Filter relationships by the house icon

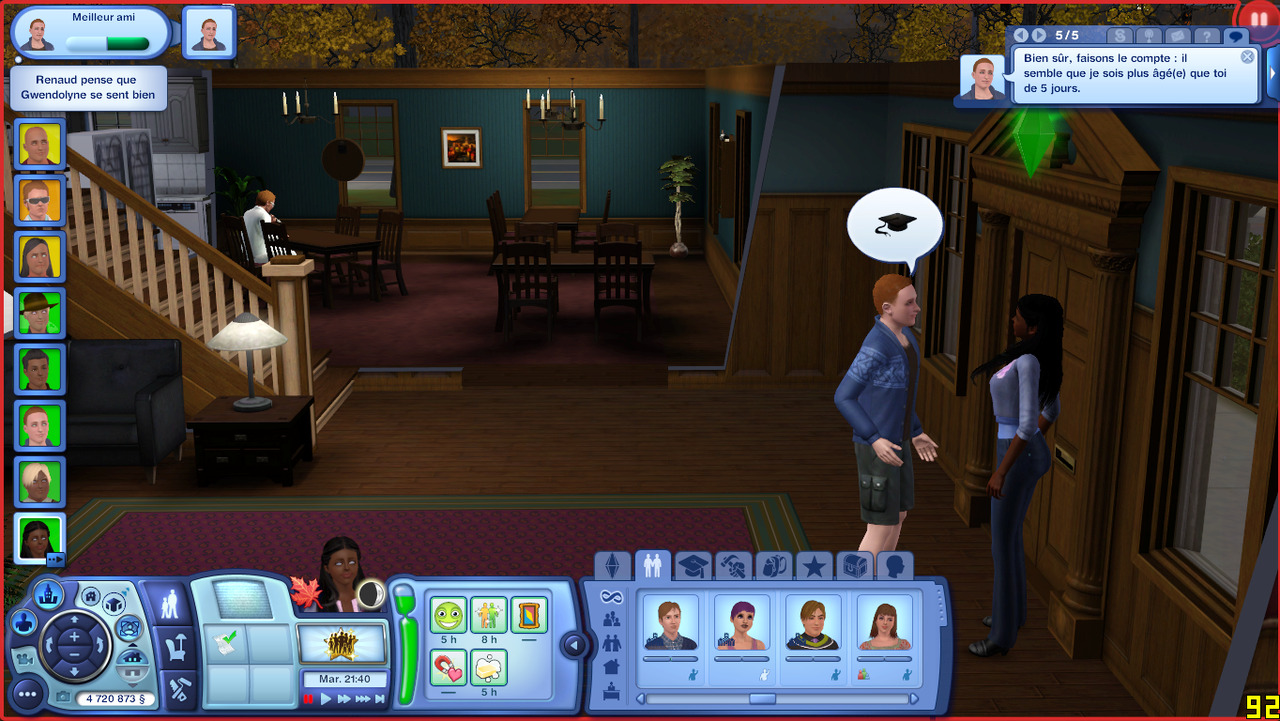[x=611, y=666]
